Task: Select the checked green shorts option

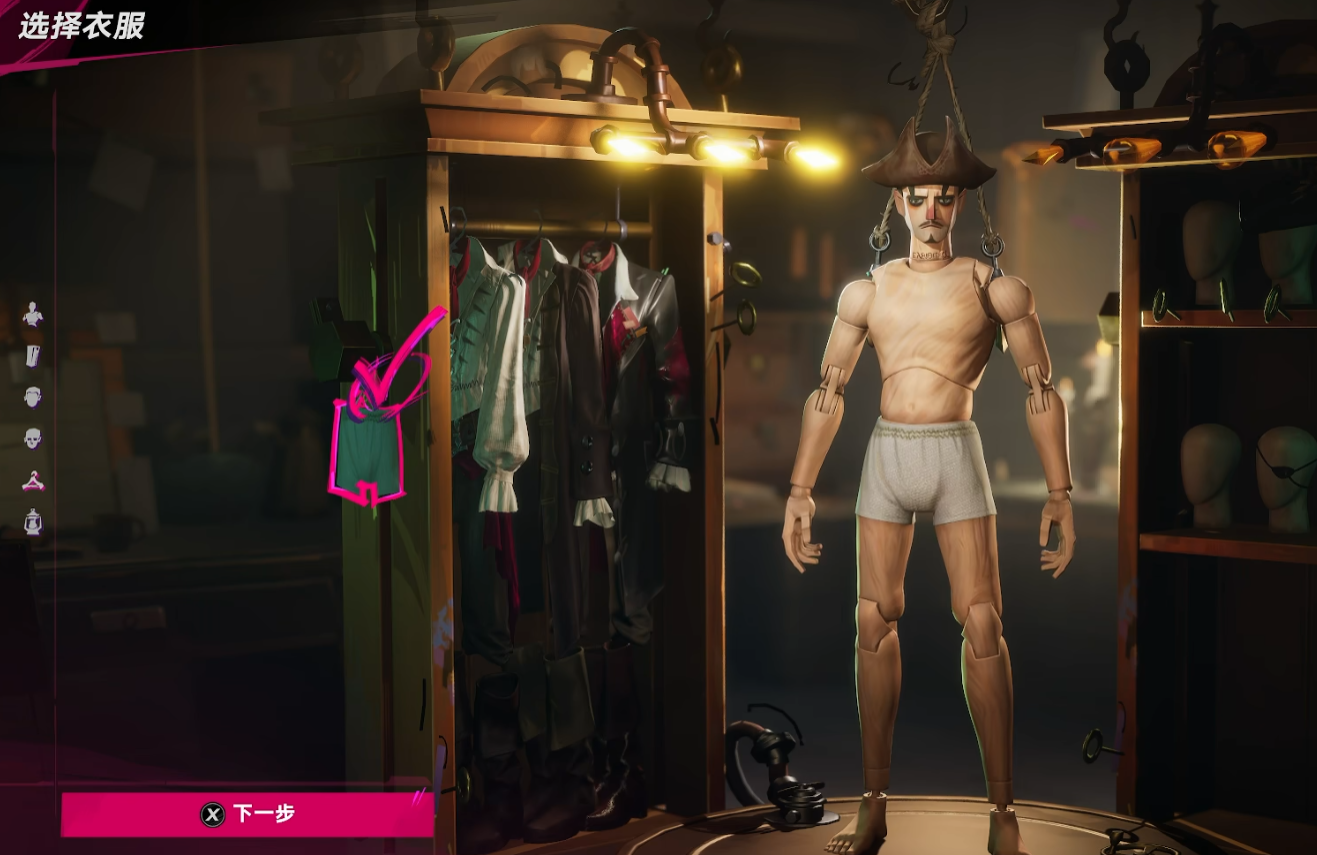Action: coord(367,450)
